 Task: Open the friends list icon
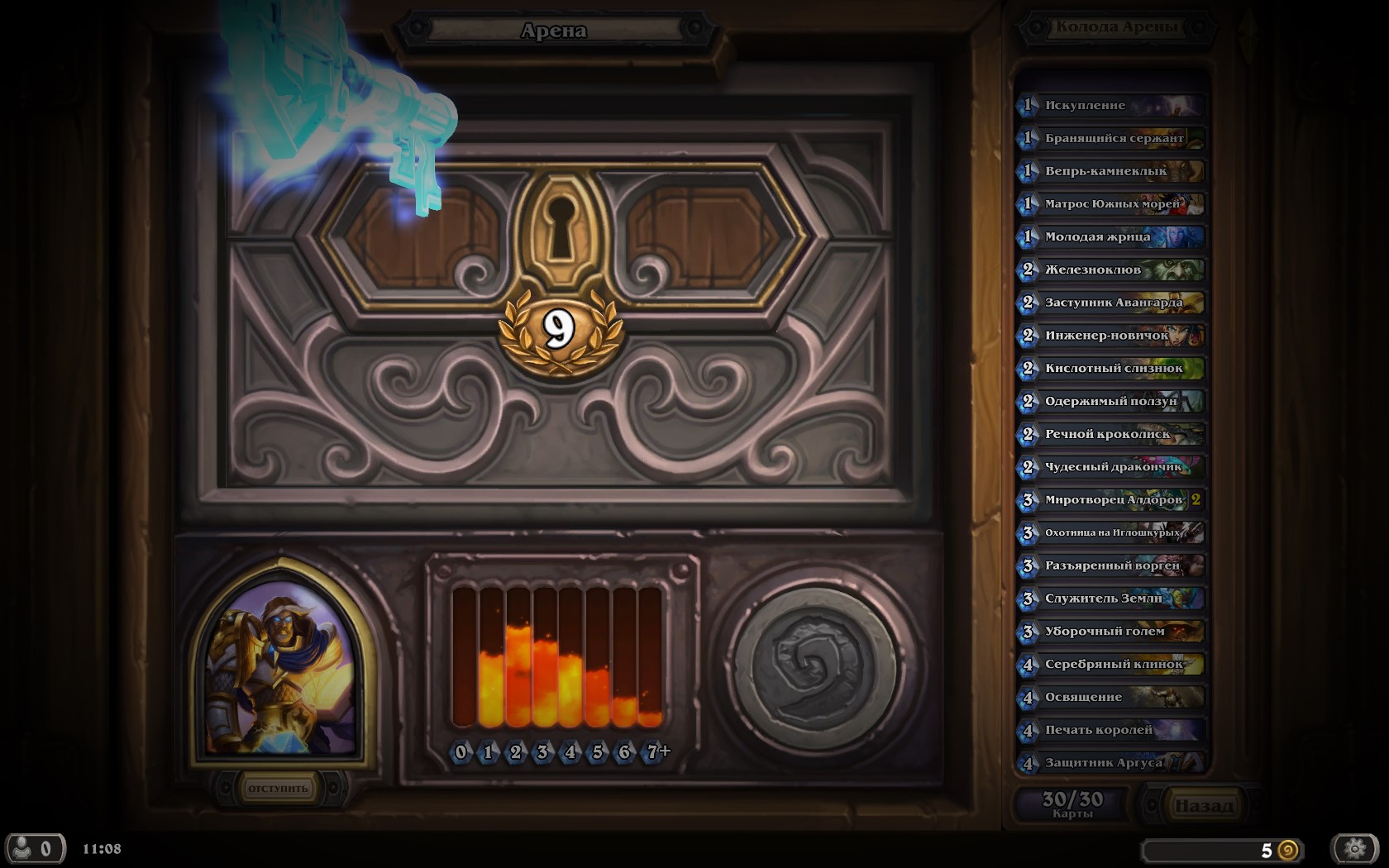(x=34, y=849)
